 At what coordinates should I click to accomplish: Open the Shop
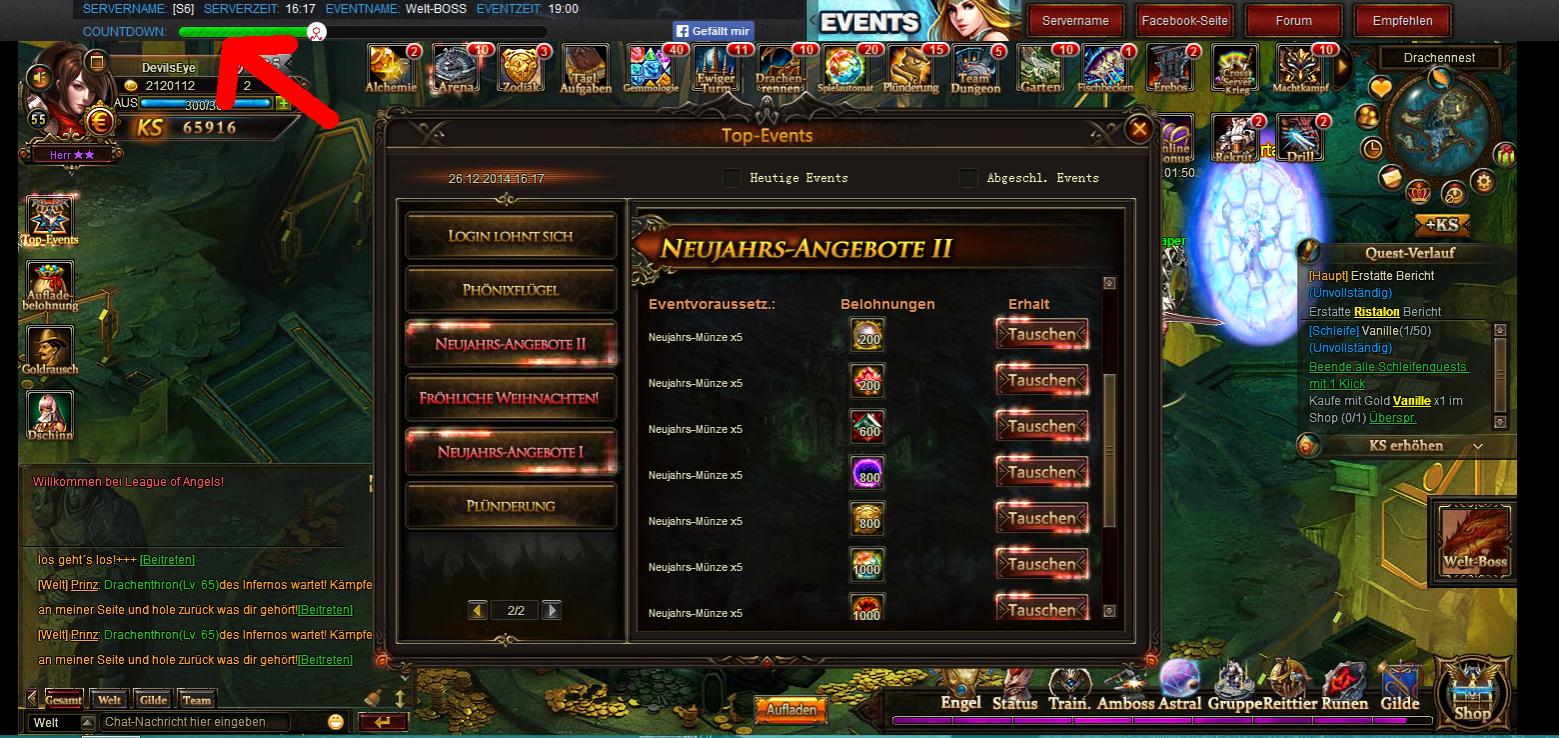point(1471,690)
